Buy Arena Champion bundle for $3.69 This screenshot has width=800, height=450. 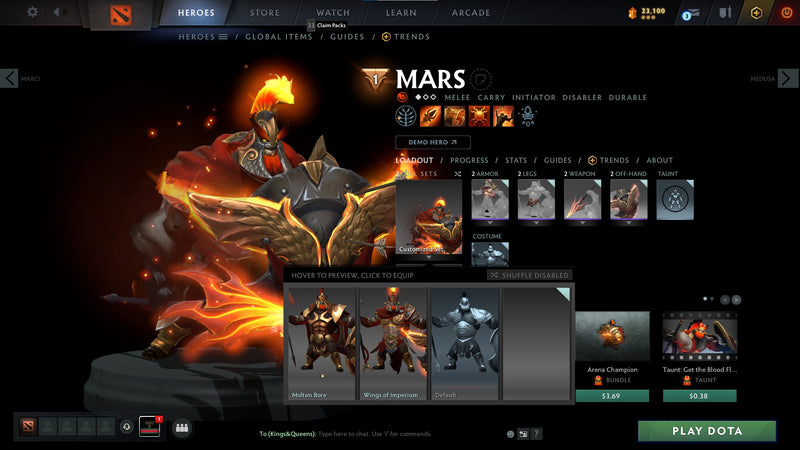(x=612, y=396)
